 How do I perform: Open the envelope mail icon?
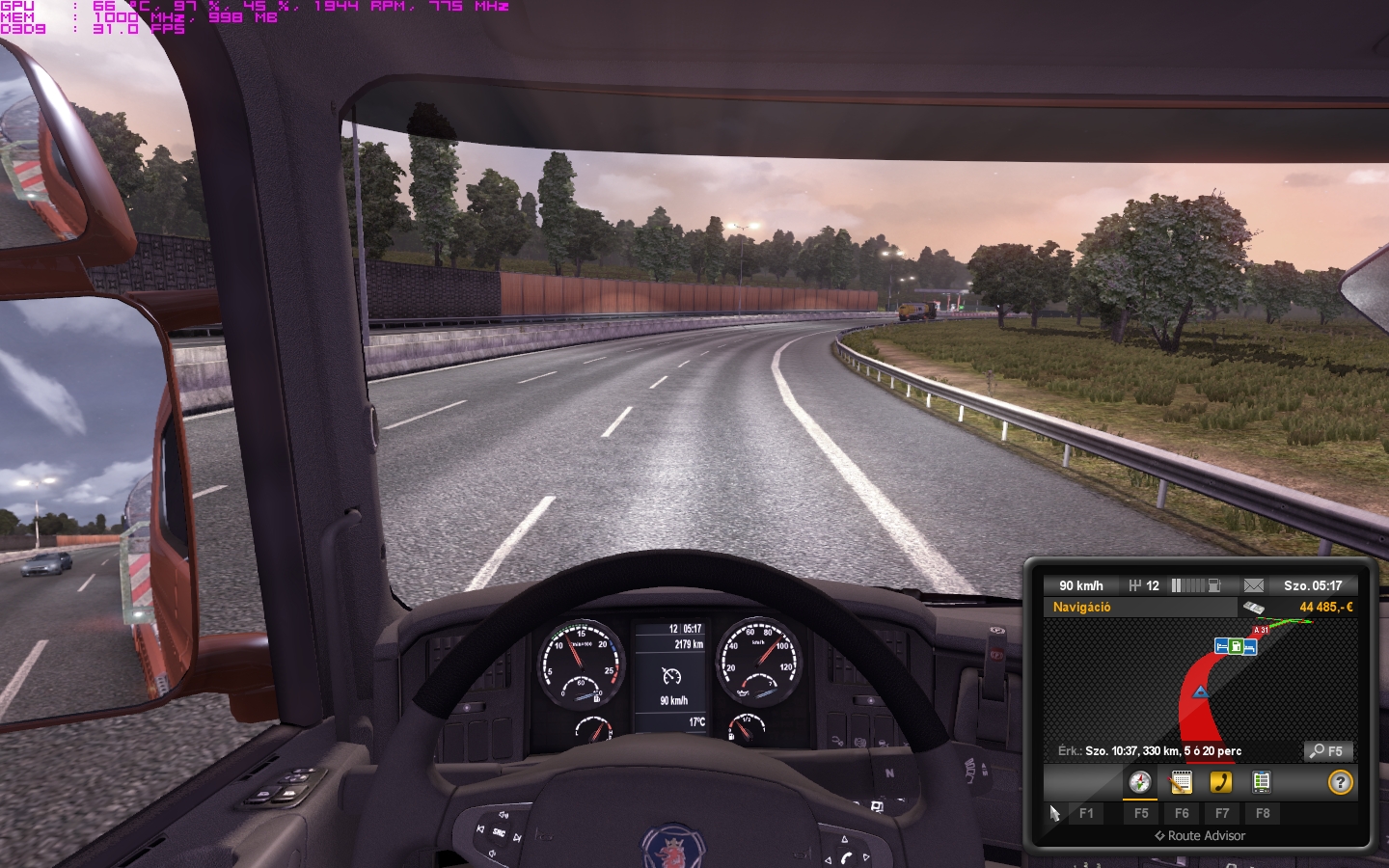pos(1253,585)
